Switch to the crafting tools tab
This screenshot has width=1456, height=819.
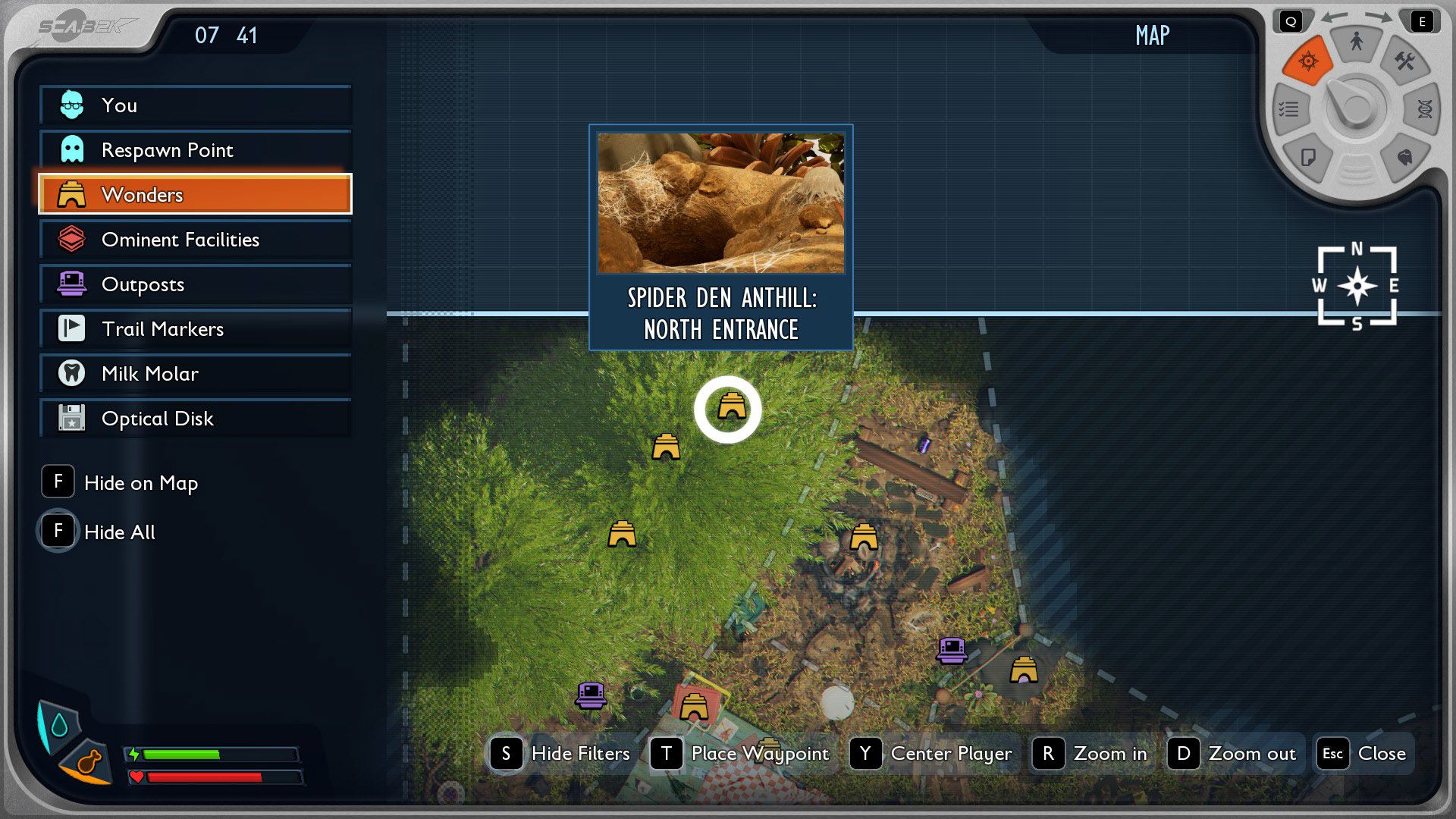tap(1404, 61)
